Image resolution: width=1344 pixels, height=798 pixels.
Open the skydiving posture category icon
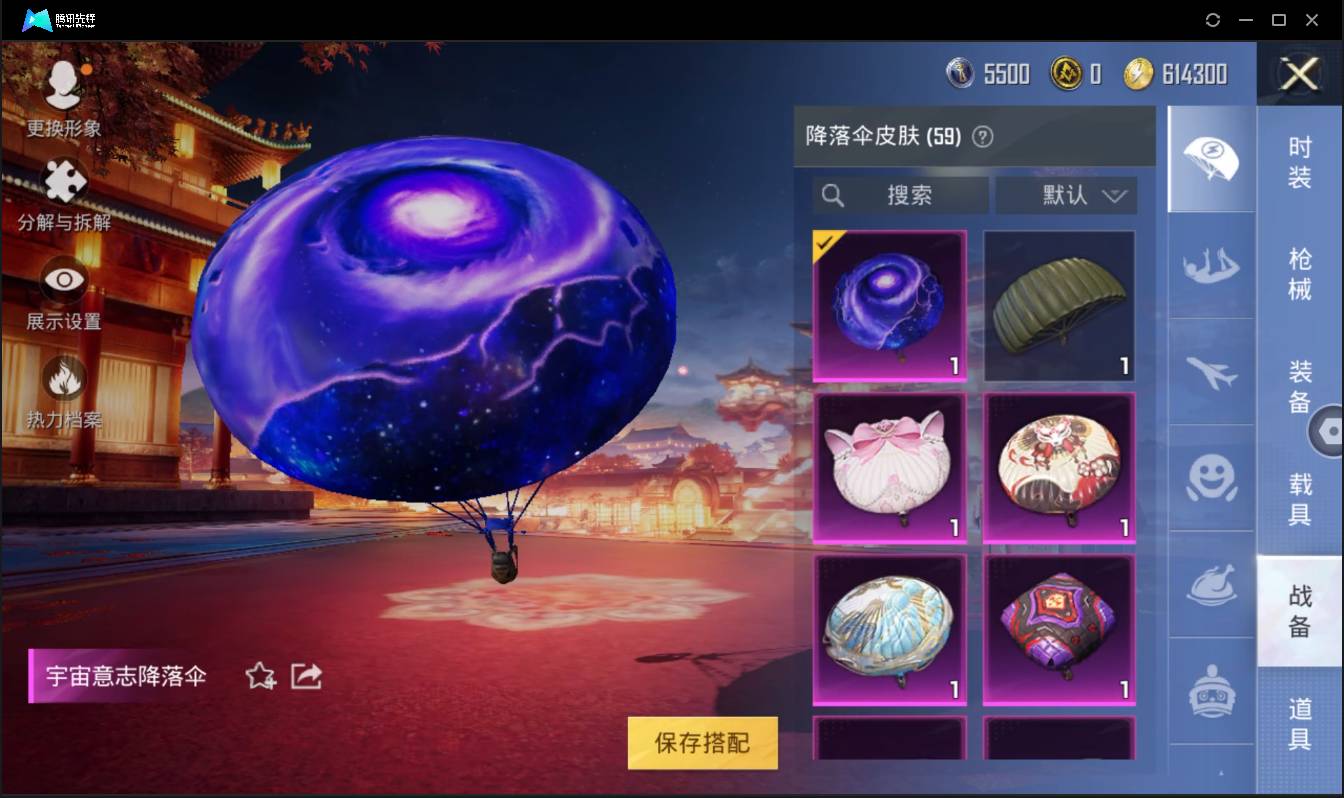pos(1211,264)
